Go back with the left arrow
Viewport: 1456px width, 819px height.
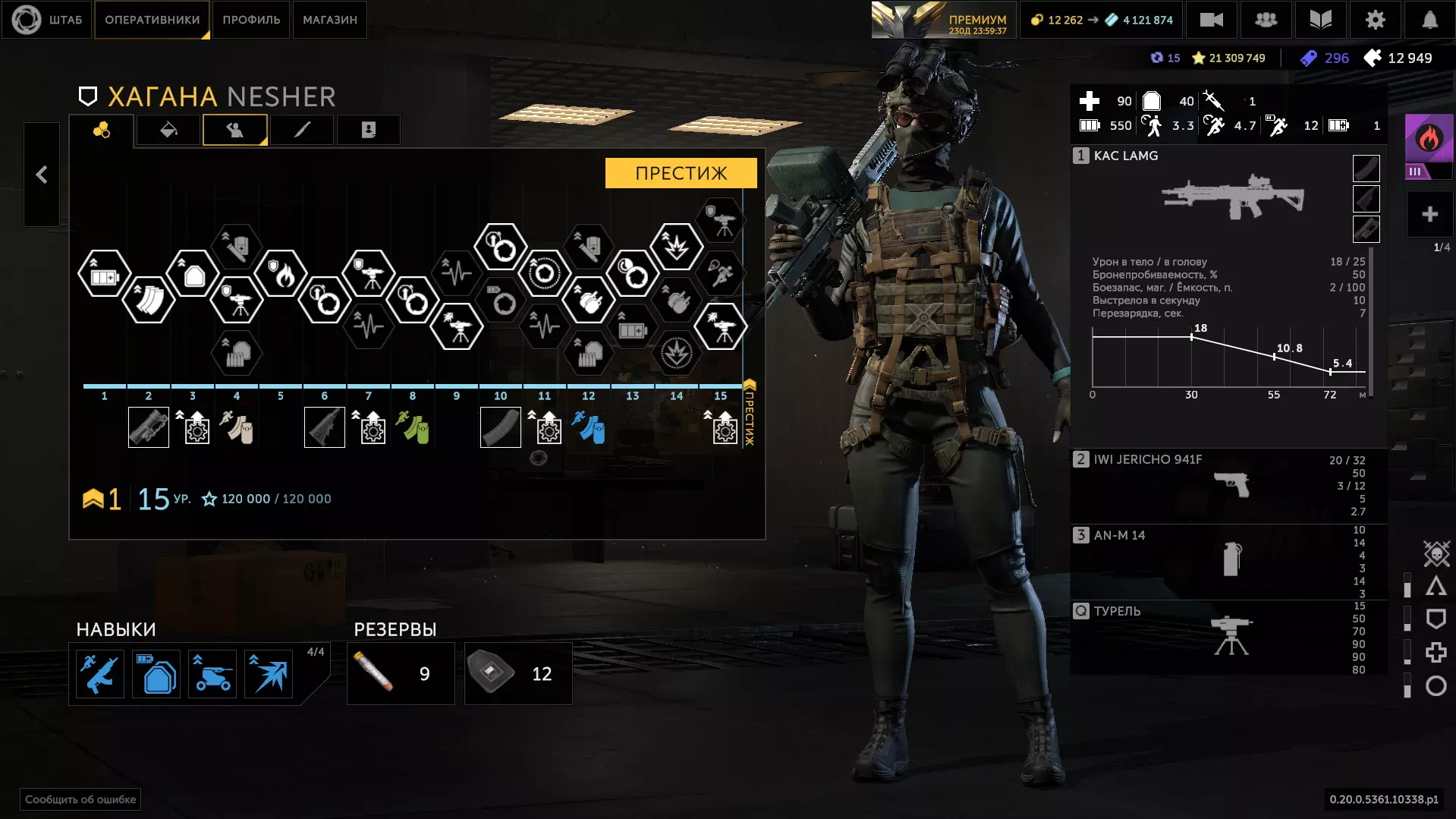(42, 175)
